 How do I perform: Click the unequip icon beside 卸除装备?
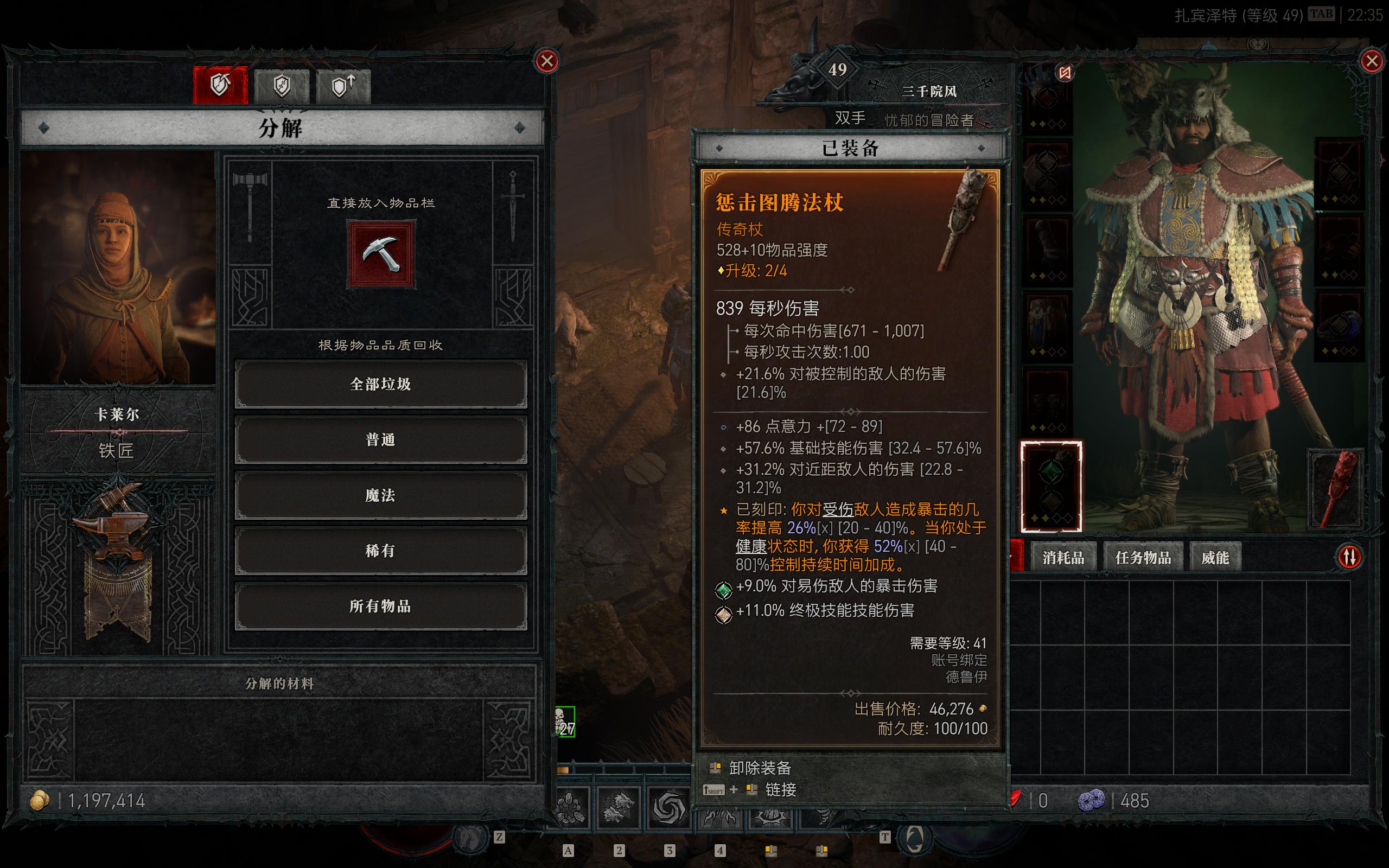pos(717,768)
